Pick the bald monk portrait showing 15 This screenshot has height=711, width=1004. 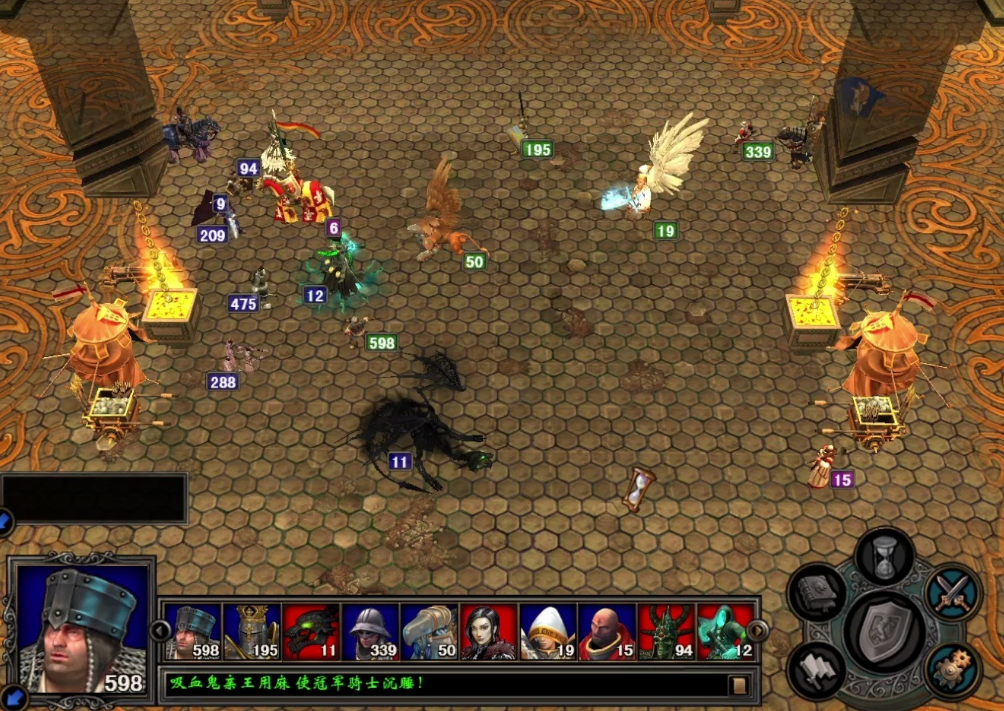(606, 632)
